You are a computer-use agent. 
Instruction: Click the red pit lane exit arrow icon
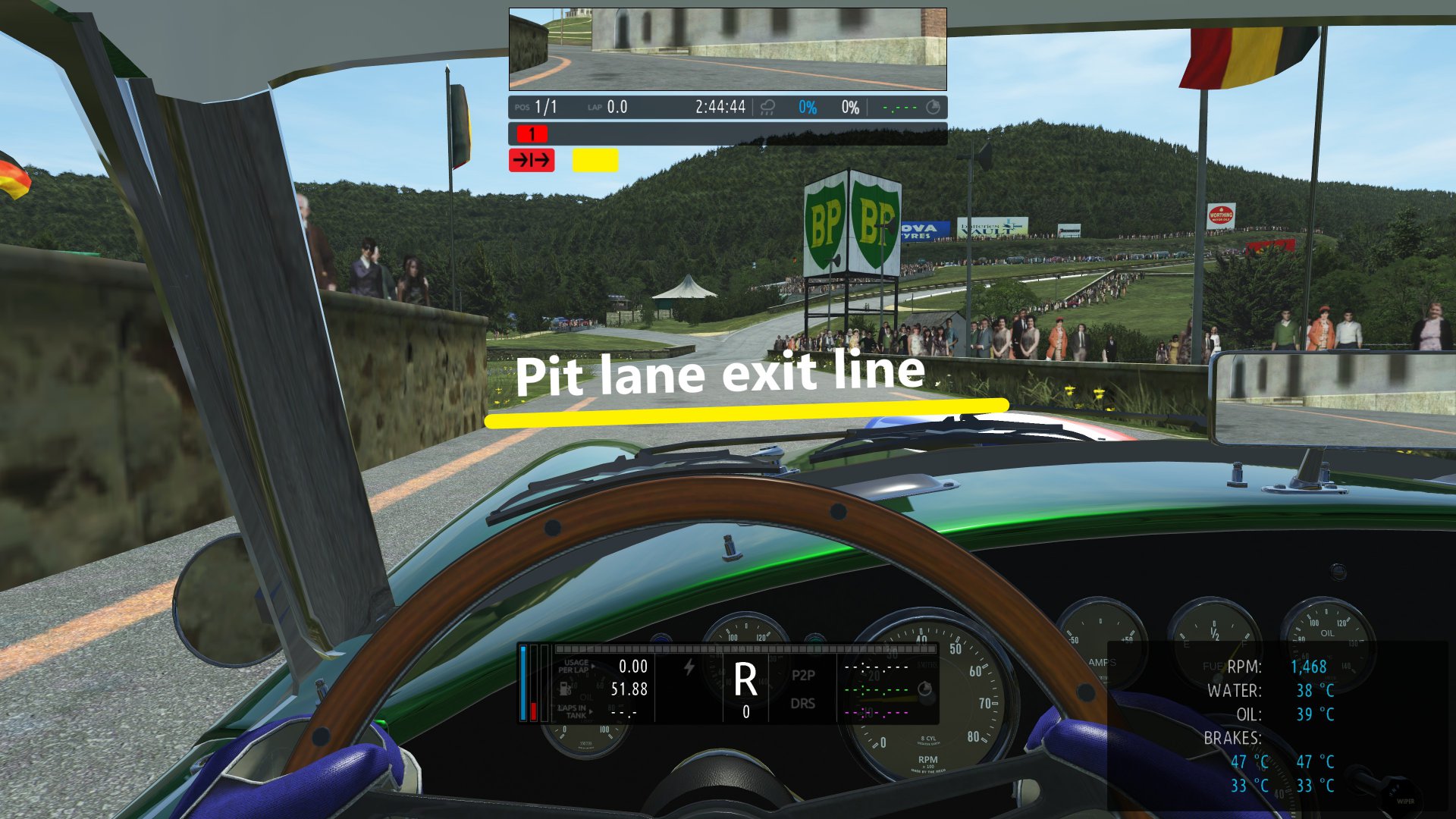tap(532, 161)
